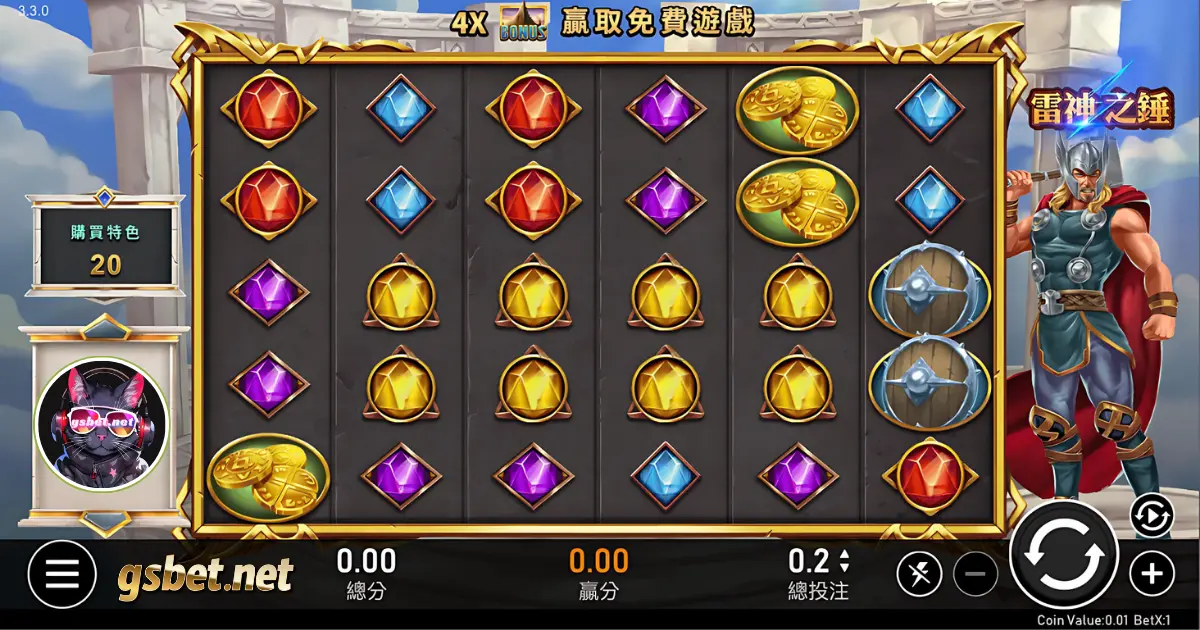Open the autoplay spin options
The image size is (1200, 630).
tap(1151, 516)
